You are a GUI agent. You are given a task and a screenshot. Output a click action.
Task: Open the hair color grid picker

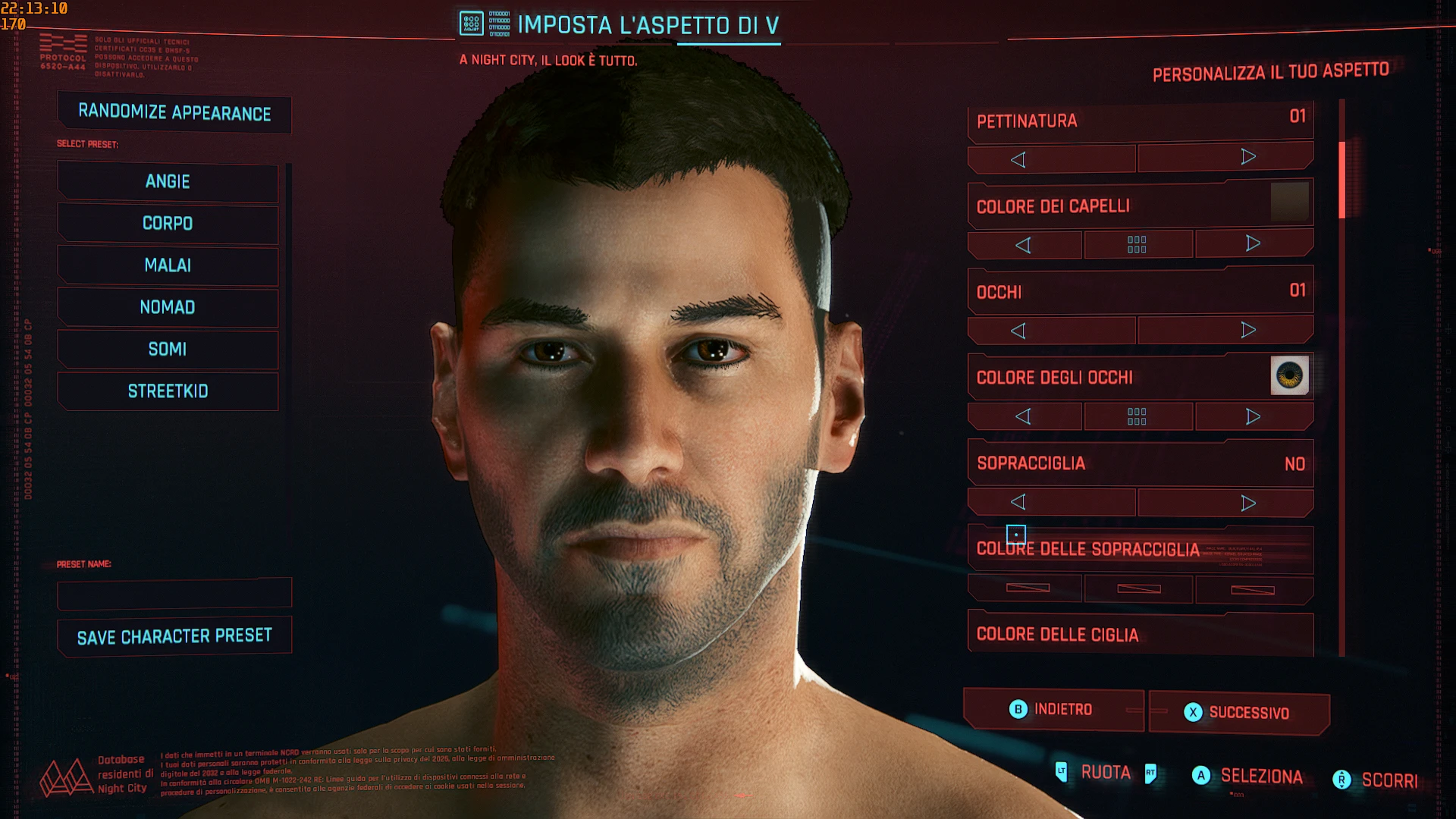pyautogui.click(x=1137, y=244)
